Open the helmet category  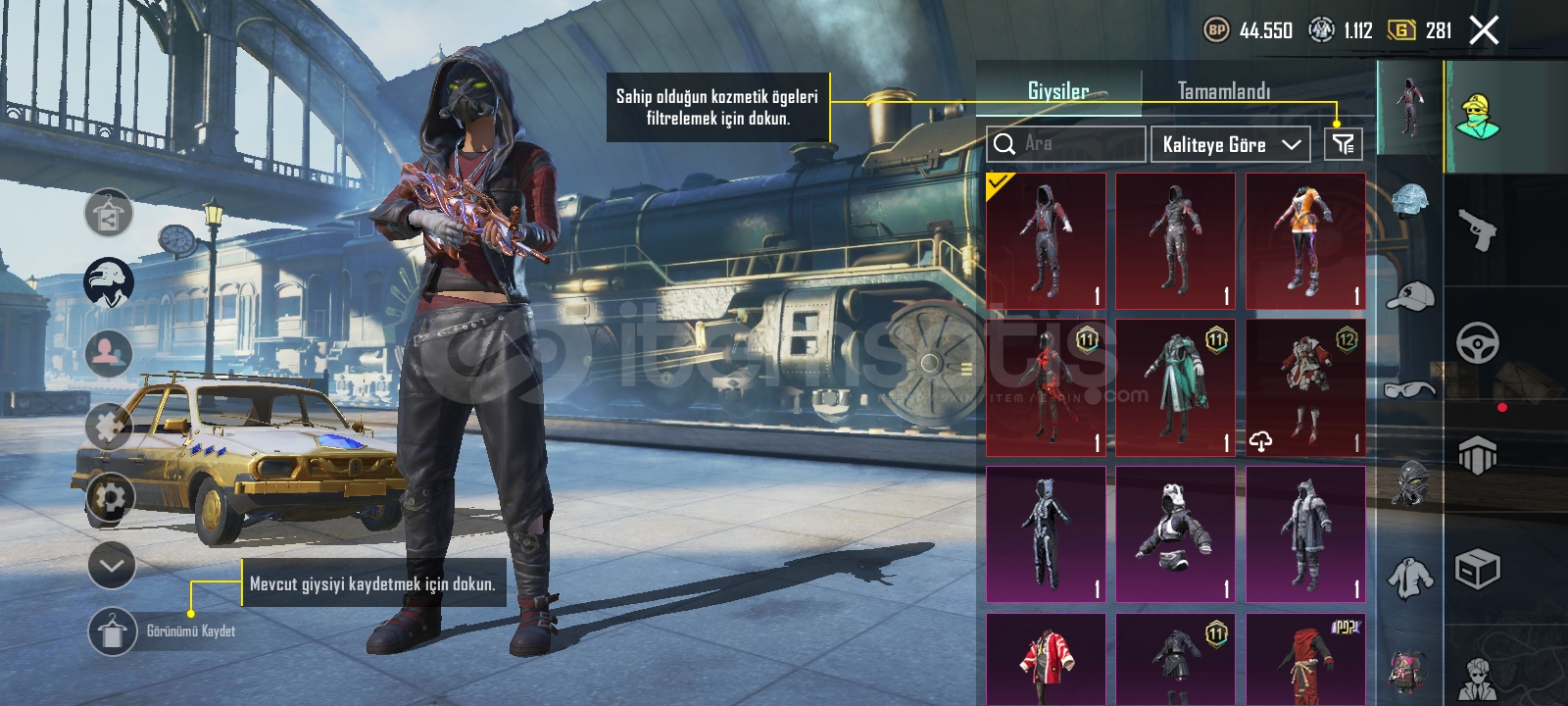(x=1409, y=199)
